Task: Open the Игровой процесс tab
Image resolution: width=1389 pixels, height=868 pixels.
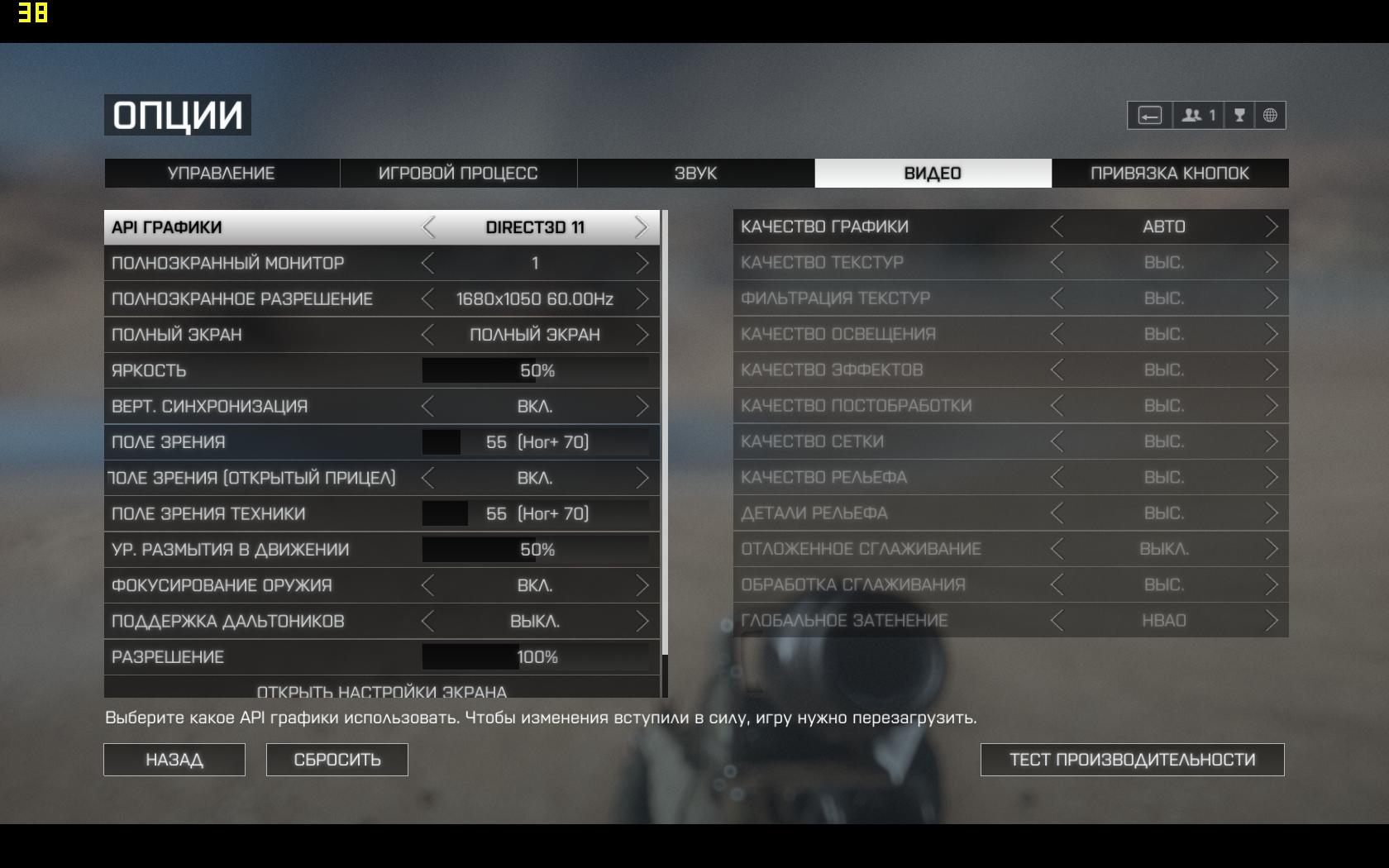Action: pos(458,174)
